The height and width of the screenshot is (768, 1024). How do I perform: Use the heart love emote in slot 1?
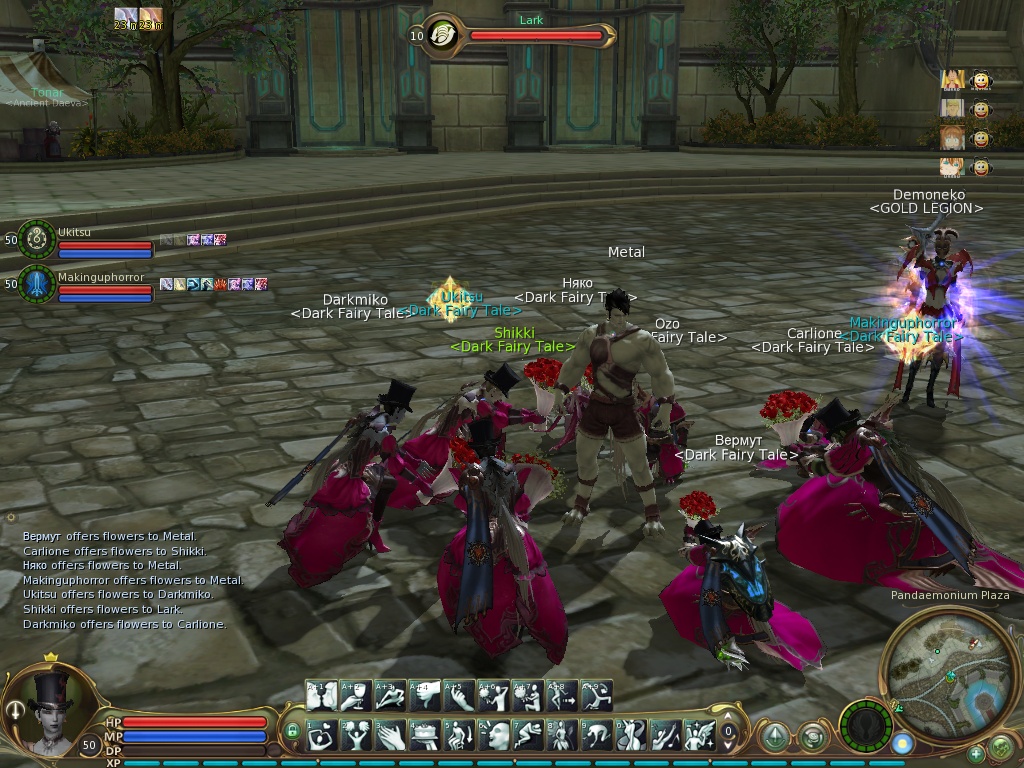pos(322,736)
